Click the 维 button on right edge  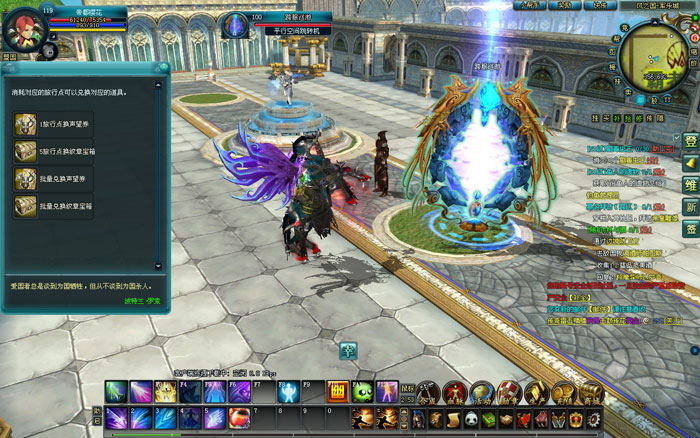coord(690,185)
